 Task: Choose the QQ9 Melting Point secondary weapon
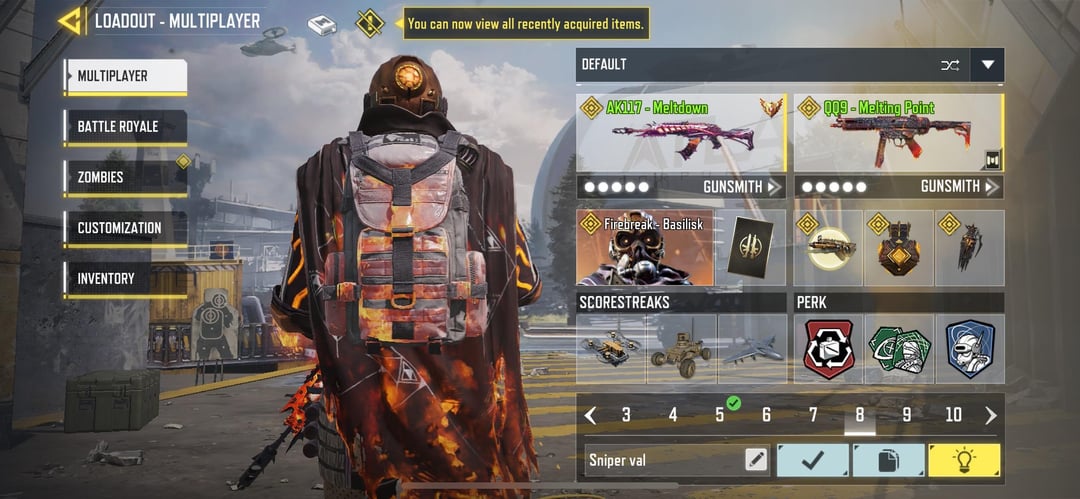point(897,133)
